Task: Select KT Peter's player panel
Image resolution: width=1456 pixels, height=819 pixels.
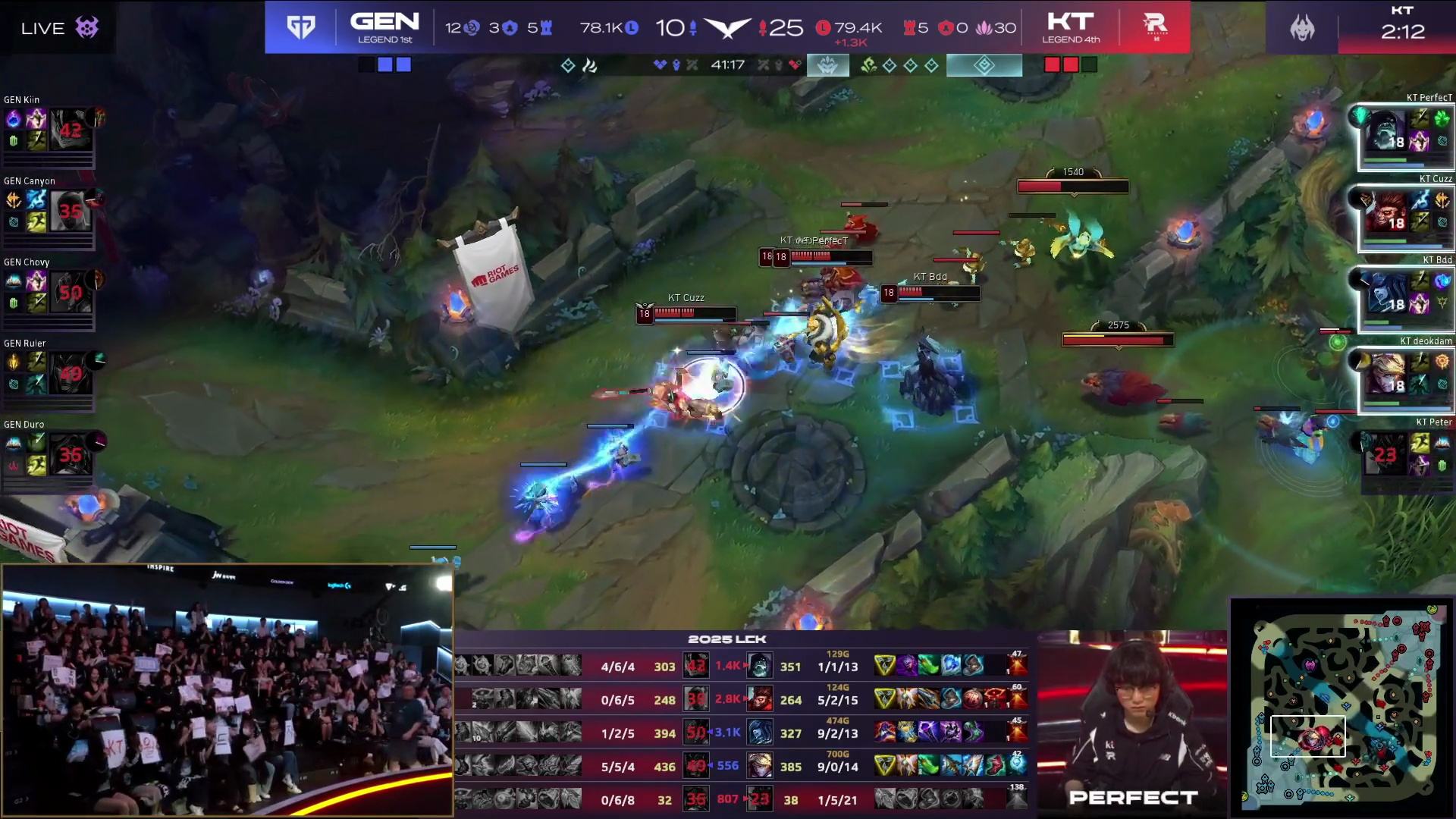Action: click(x=1405, y=455)
